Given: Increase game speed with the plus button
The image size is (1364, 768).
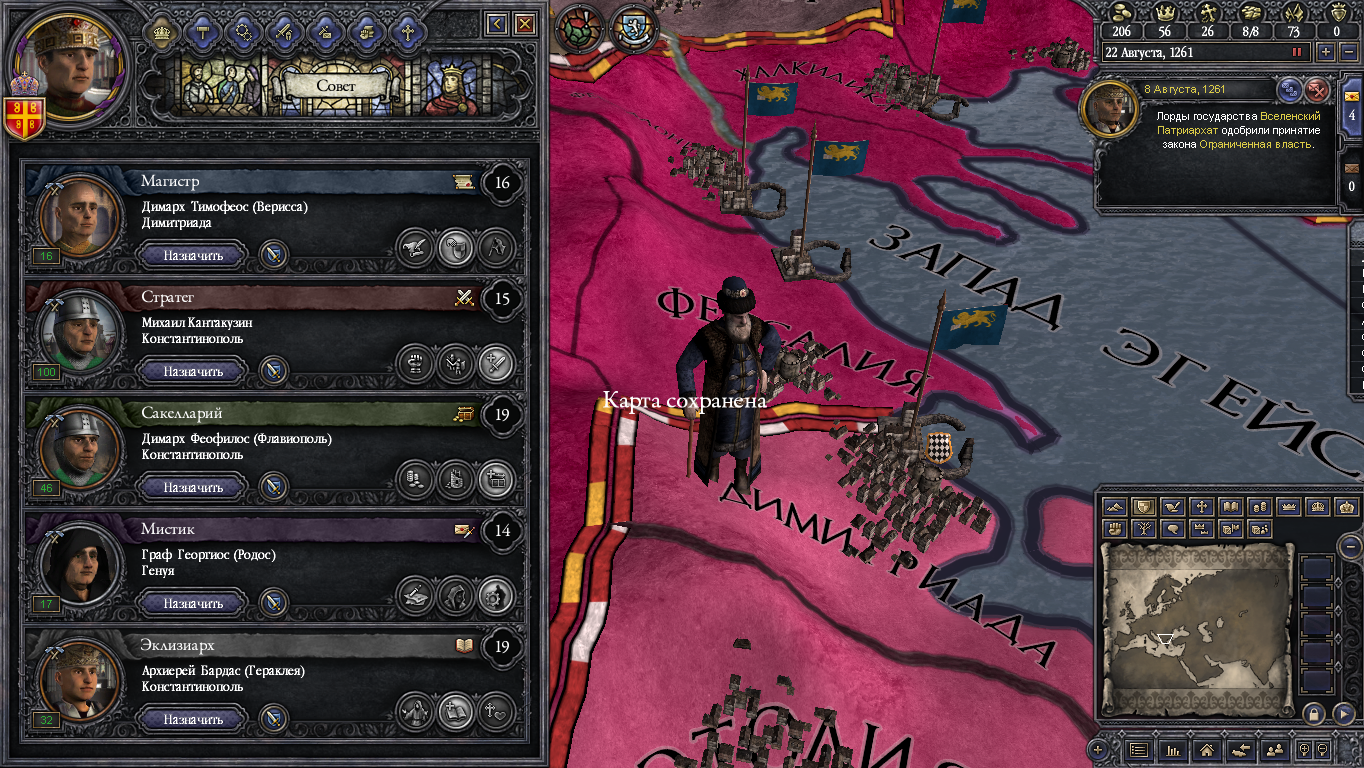Looking at the screenshot, I should 1326,52.
